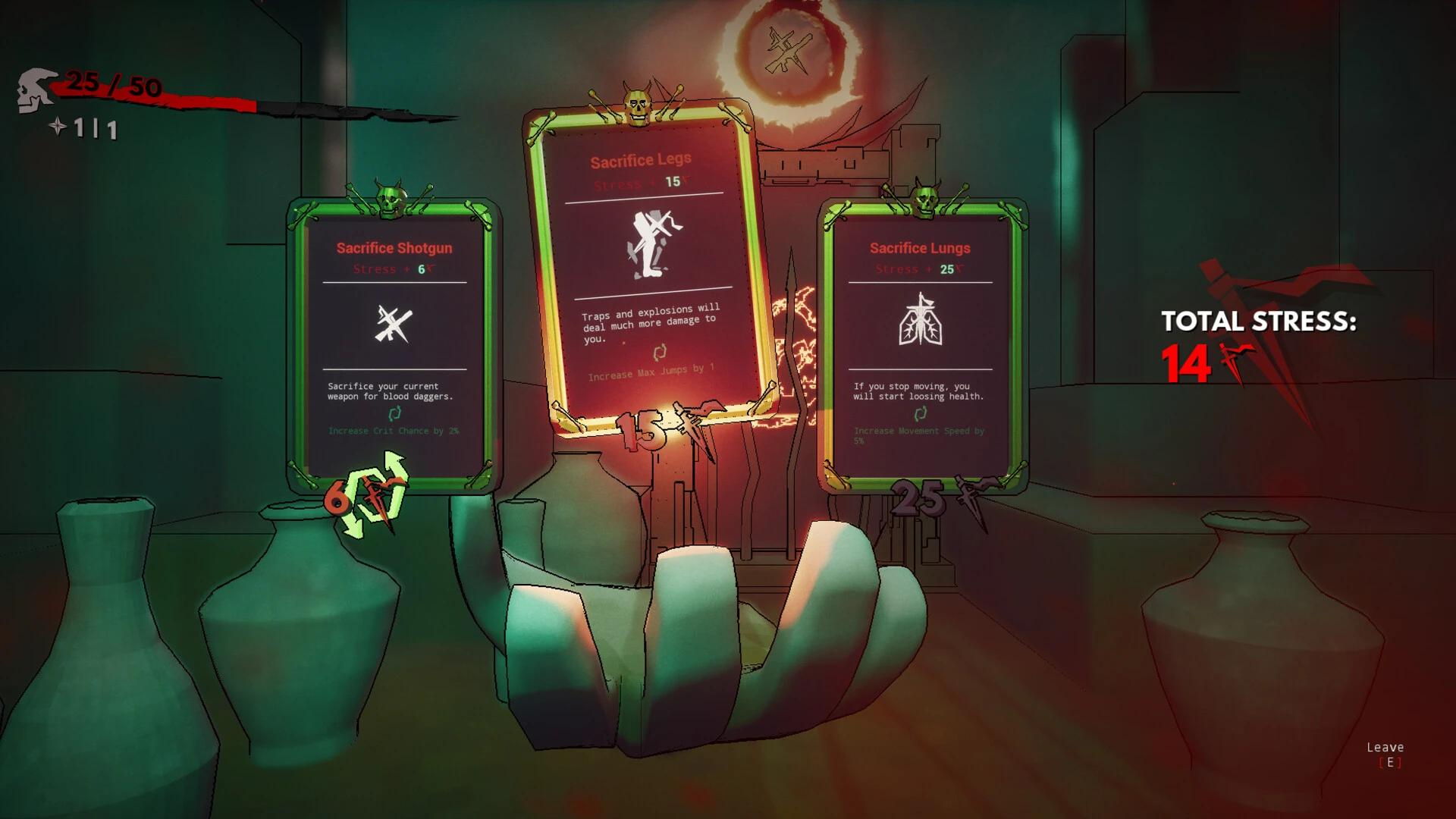1456x819 pixels.
Task: Expand the Sacrifice Lungs card description
Action: tap(919, 391)
